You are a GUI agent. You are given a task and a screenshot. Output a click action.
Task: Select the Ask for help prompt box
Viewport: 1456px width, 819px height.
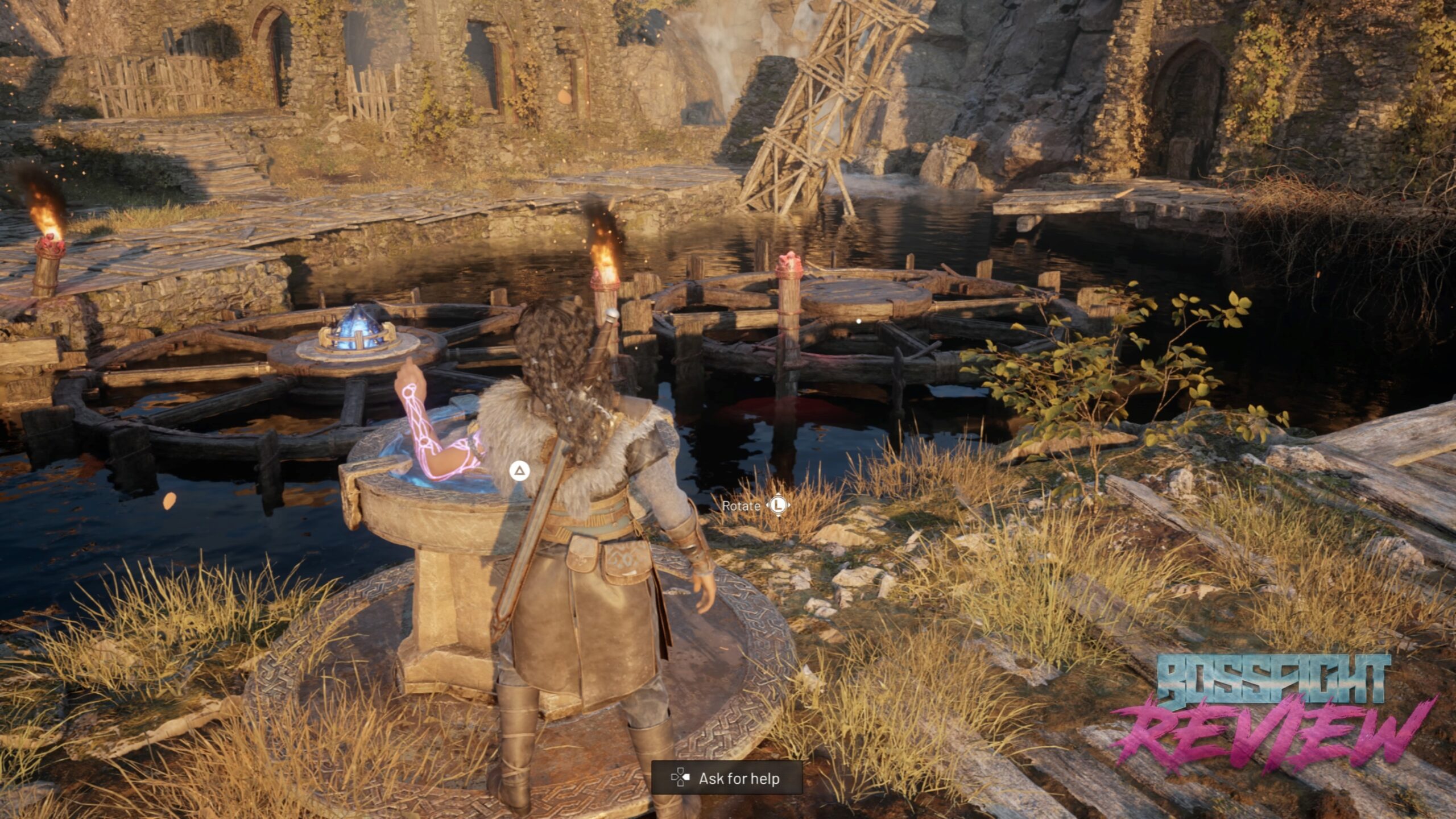727,777
